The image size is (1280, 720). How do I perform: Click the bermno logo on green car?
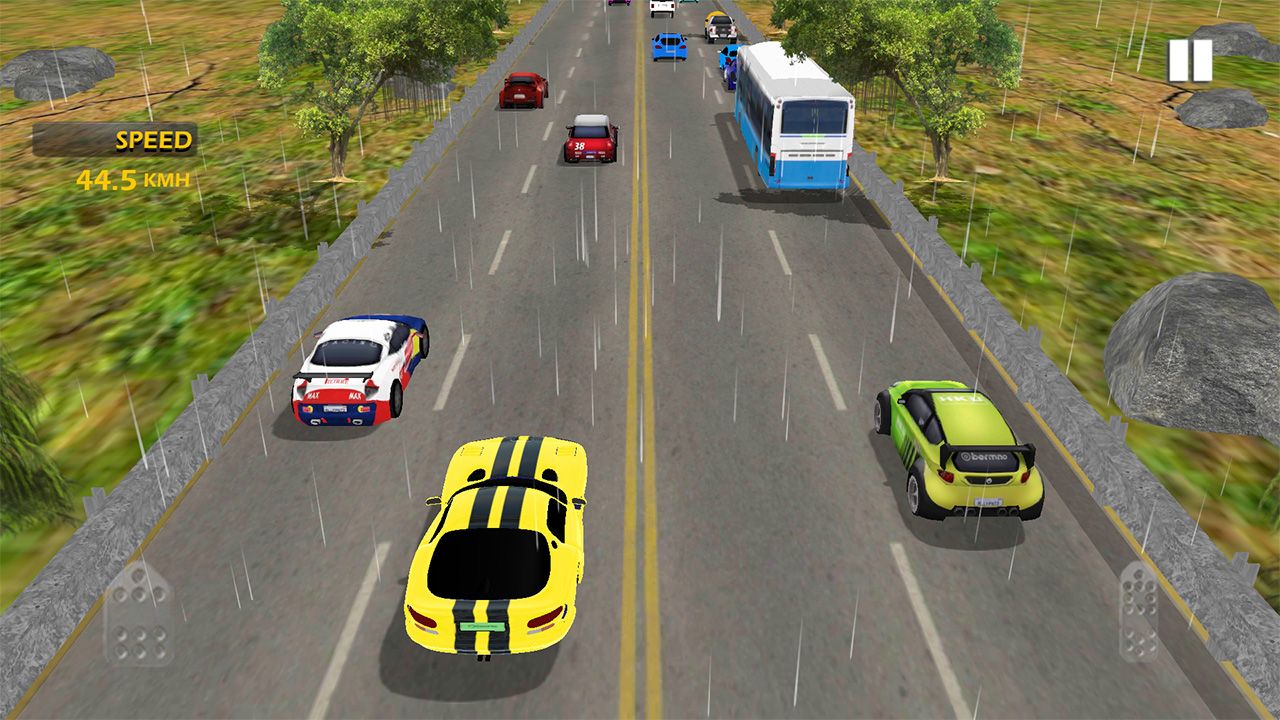click(985, 456)
